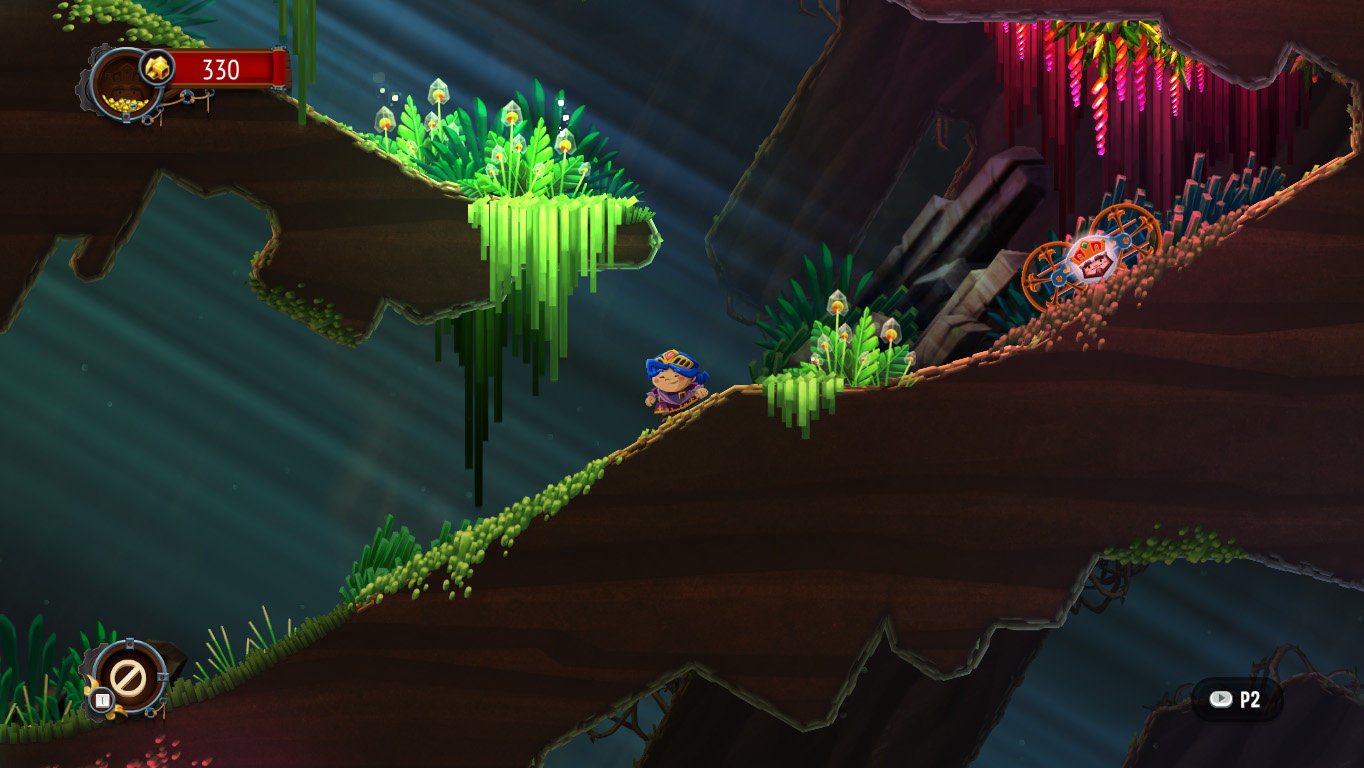
Task: Click the gold treasure pot icon
Action: point(125,86)
